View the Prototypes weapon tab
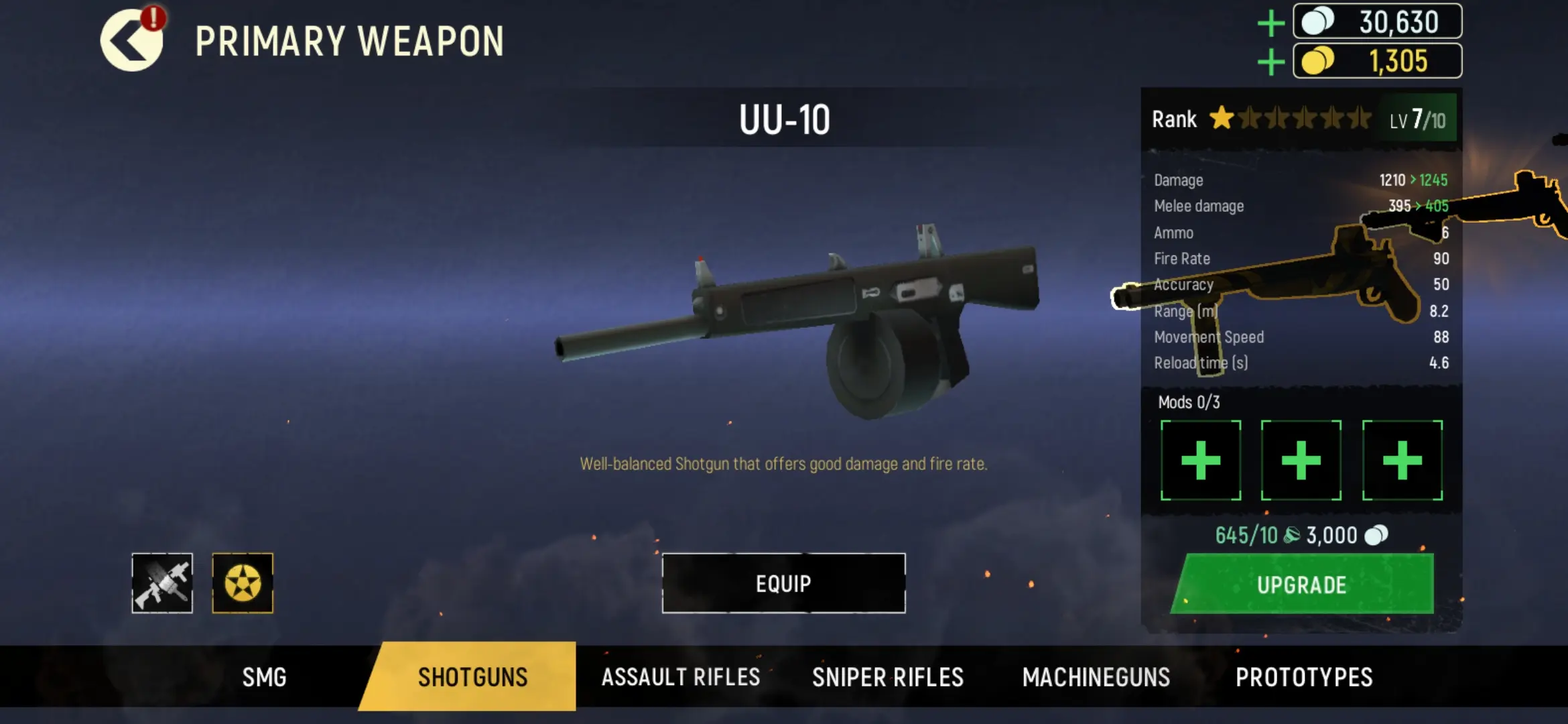 pyautogui.click(x=1304, y=677)
